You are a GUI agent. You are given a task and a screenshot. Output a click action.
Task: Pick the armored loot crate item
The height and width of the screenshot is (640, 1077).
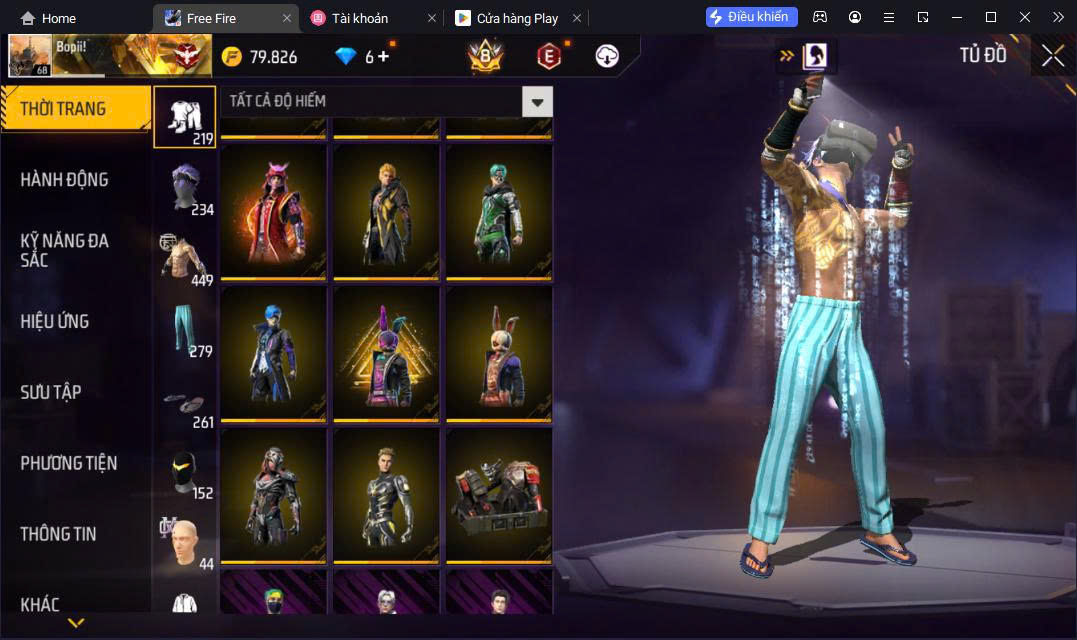coord(499,495)
